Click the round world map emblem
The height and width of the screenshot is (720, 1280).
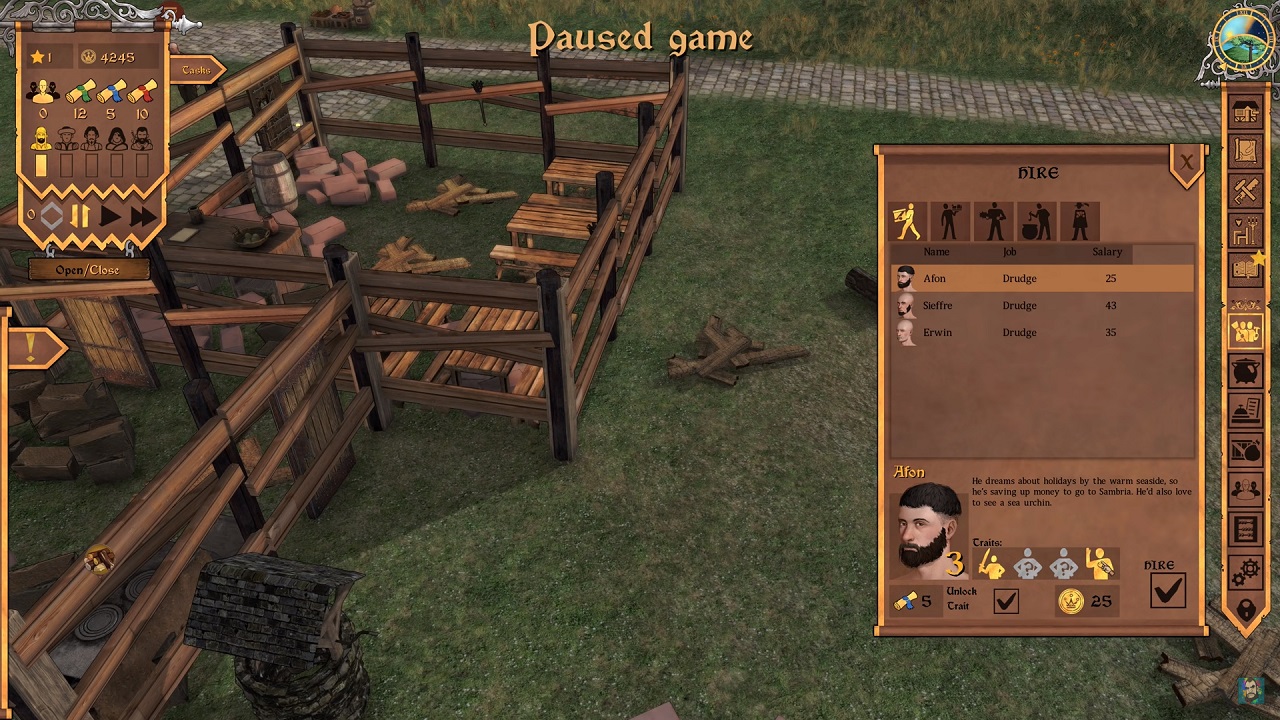(x=1241, y=42)
